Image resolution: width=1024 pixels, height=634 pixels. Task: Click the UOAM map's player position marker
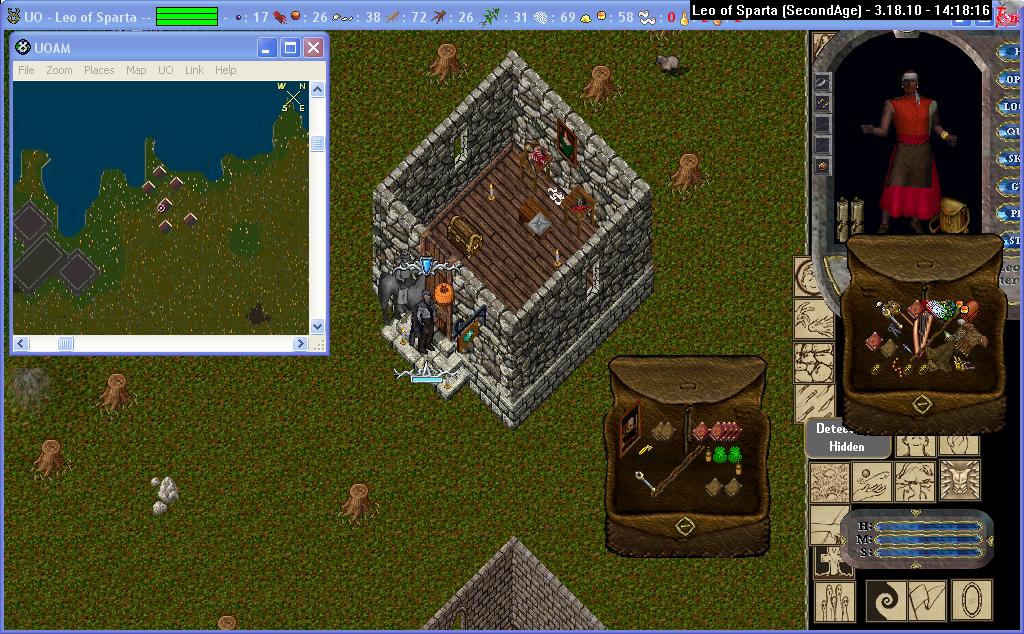[161, 208]
